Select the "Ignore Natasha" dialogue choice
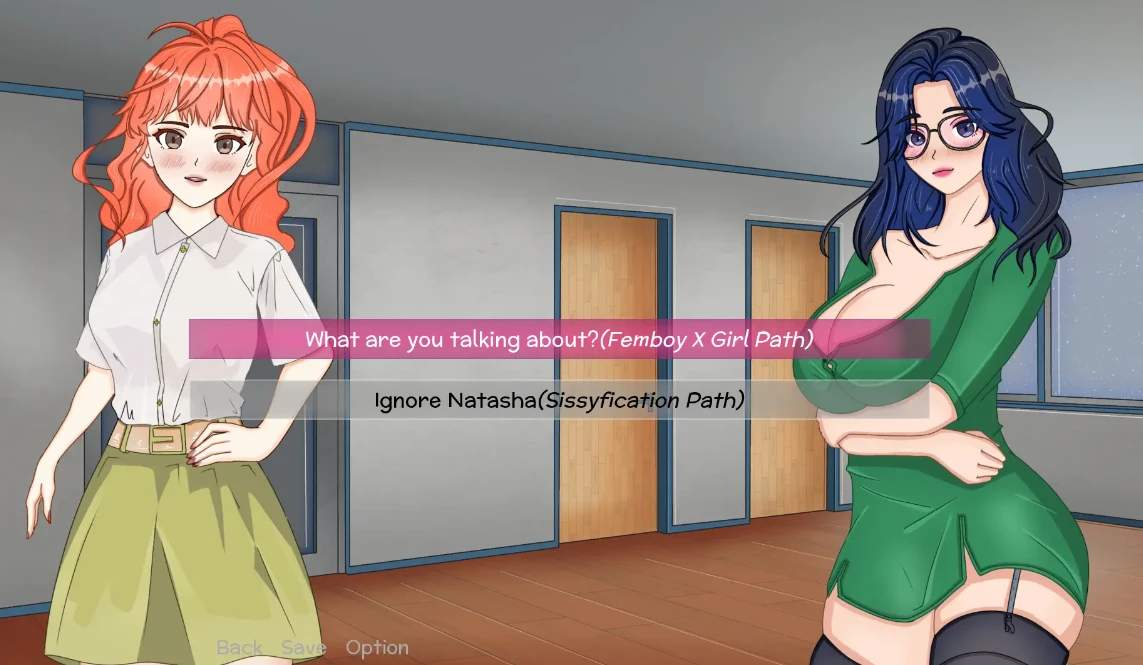This screenshot has width=1143, height=665. (x=558, y=401)
